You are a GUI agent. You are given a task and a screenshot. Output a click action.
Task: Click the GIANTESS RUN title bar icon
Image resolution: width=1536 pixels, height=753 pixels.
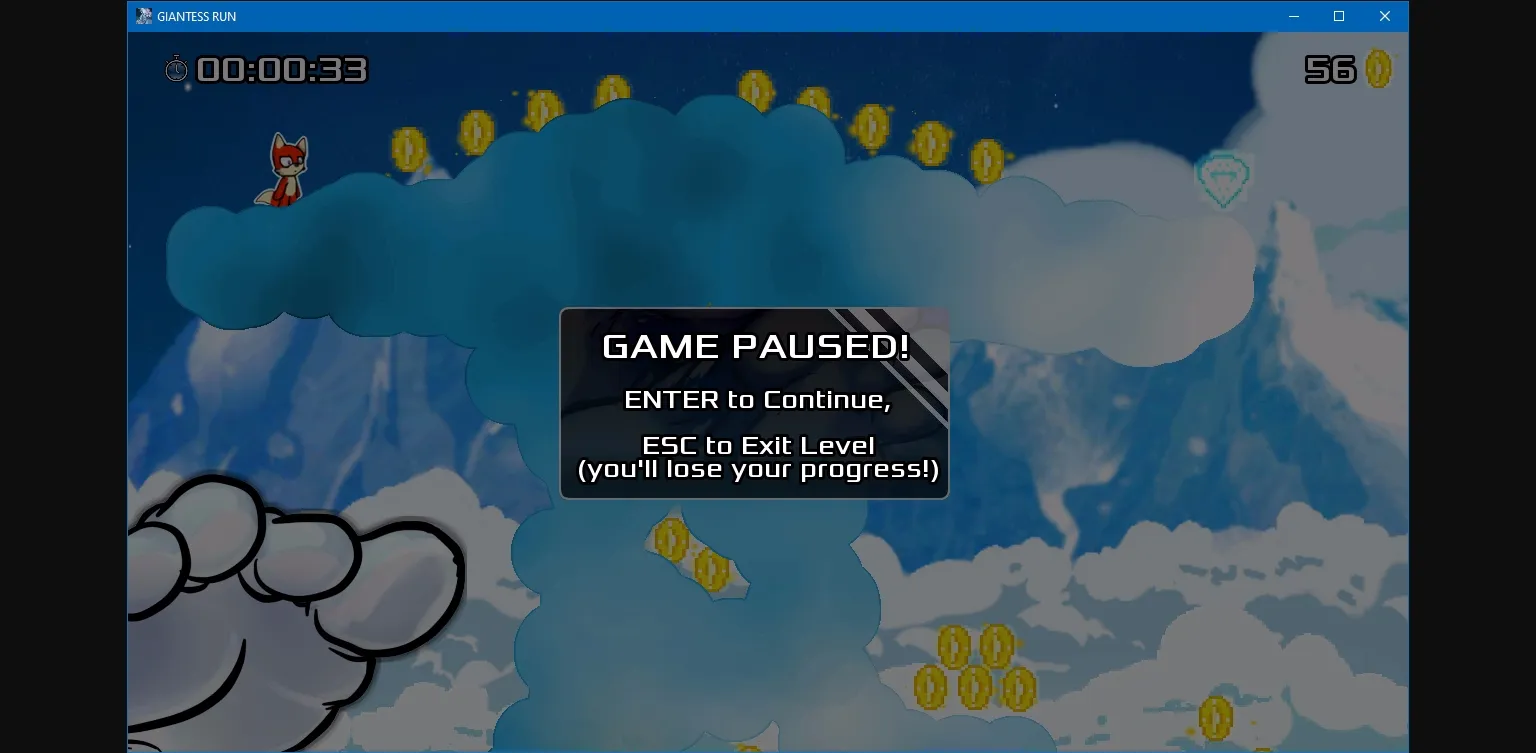(x=142, y=16)
